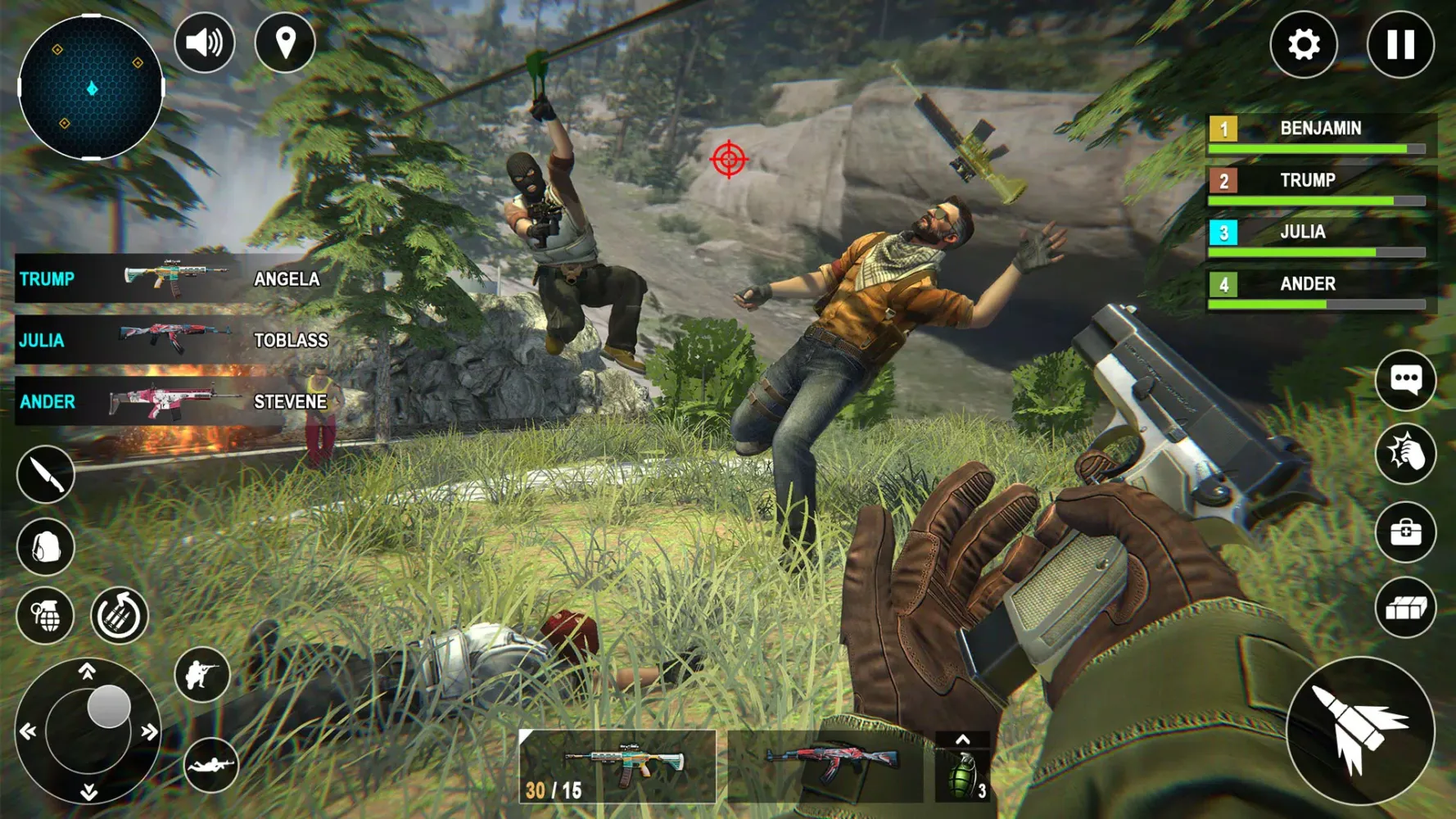Mute the game sound

[204, 42]
